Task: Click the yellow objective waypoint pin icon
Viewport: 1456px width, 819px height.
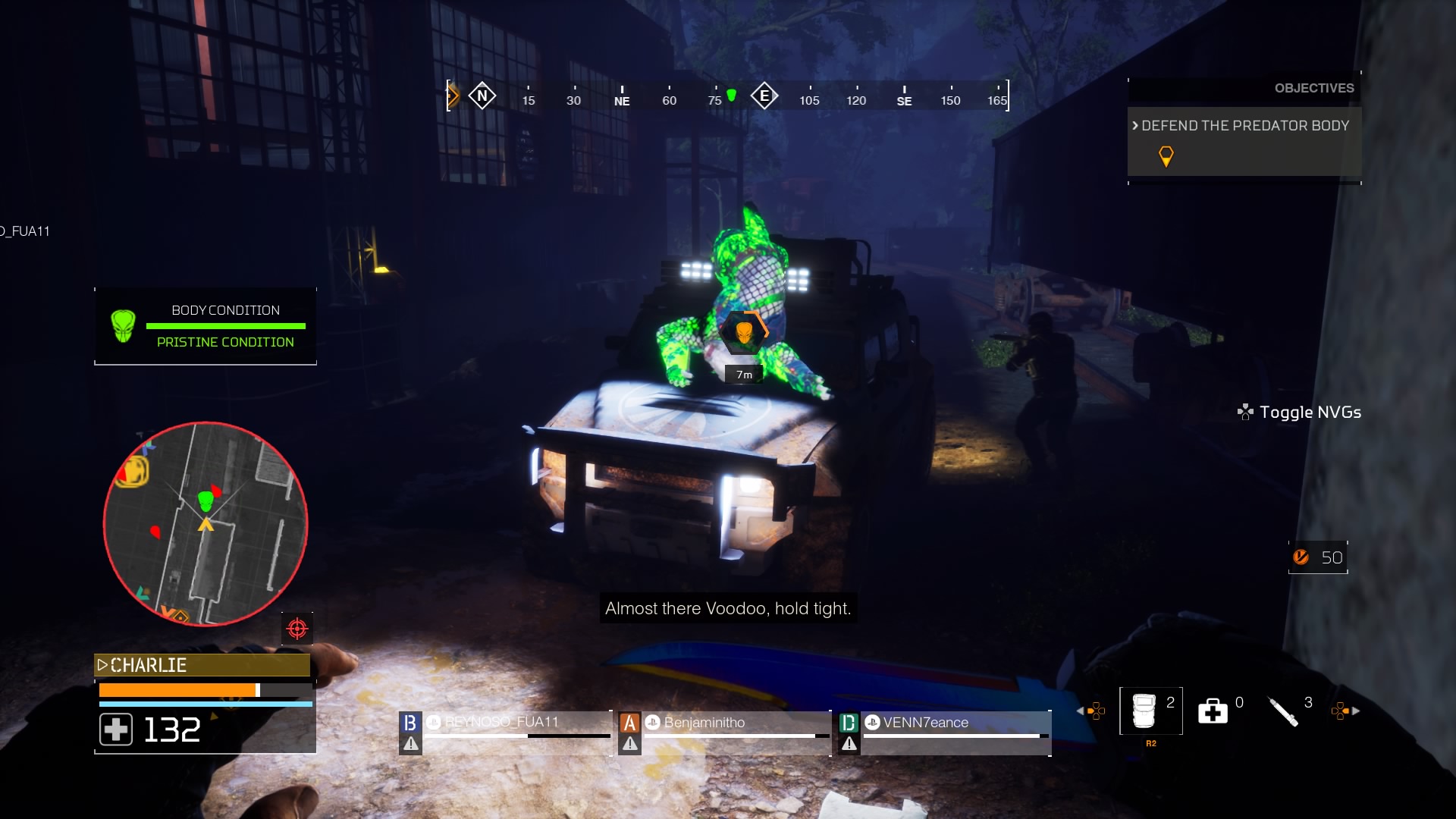Action: (1166, 156)
